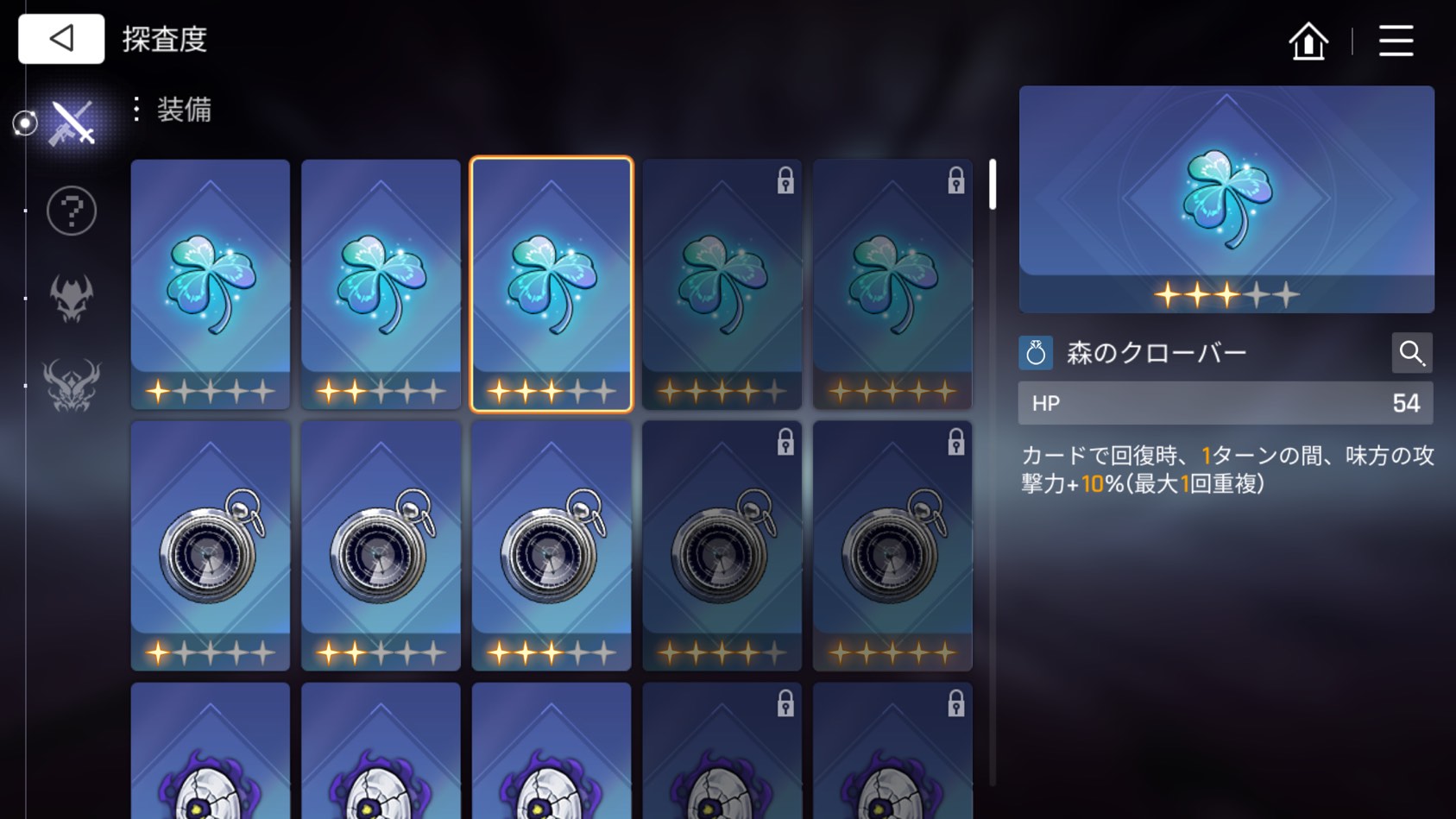This screenshot has height=819, width=1456.
Task: Open the hamburger menu
Action: pos(1396,41)
